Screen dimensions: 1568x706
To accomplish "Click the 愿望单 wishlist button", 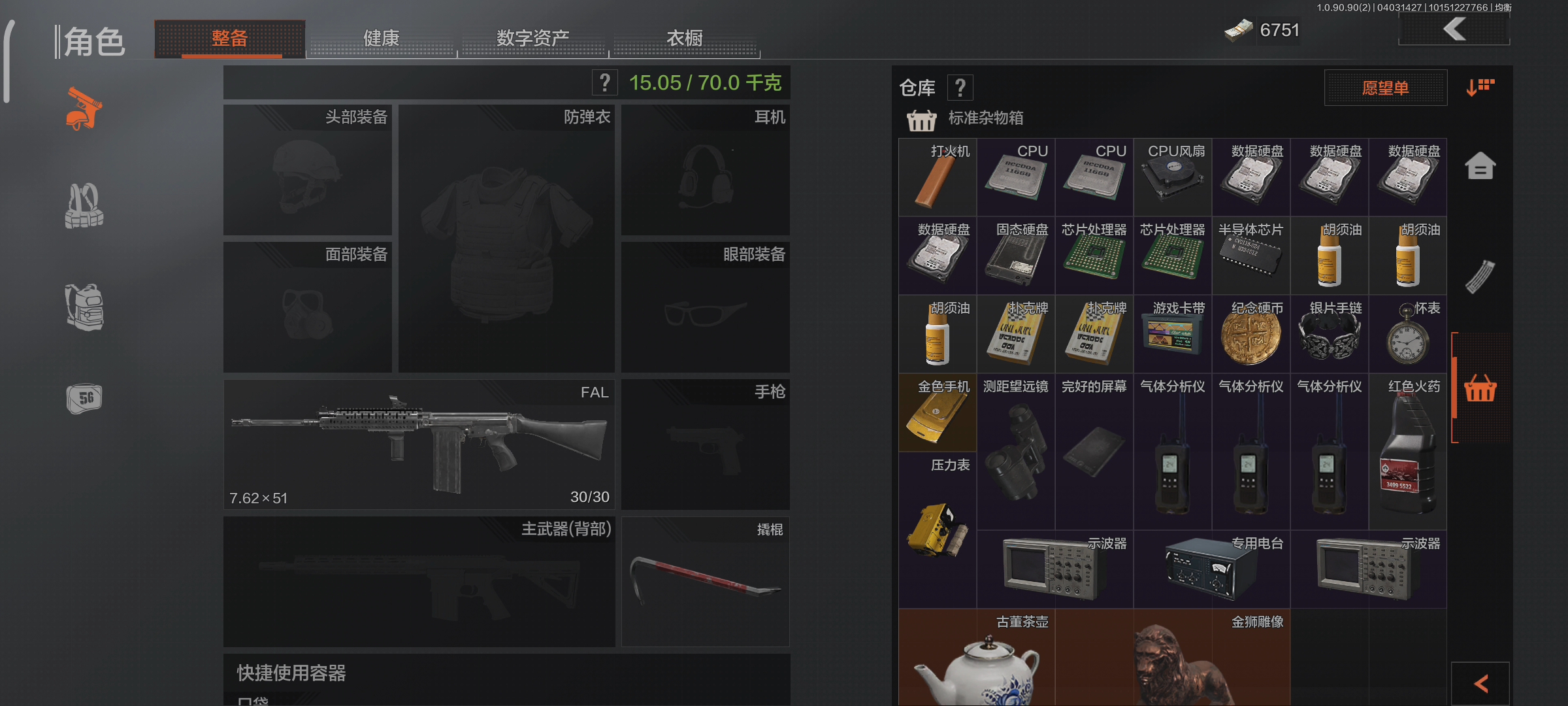I will coord(1385,88).
